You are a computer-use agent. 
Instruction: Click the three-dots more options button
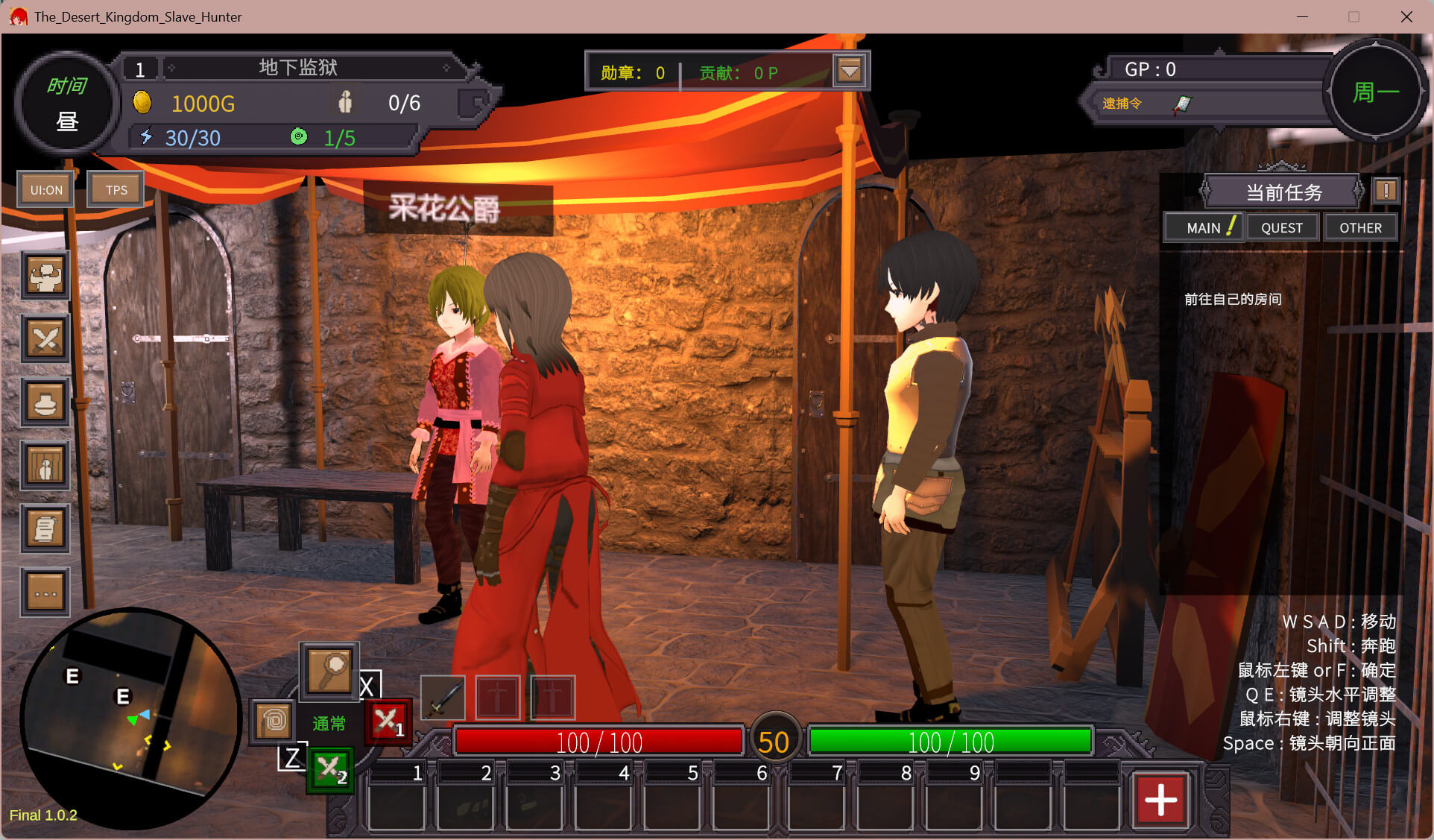pyautogui.click(x=45, y=593)
